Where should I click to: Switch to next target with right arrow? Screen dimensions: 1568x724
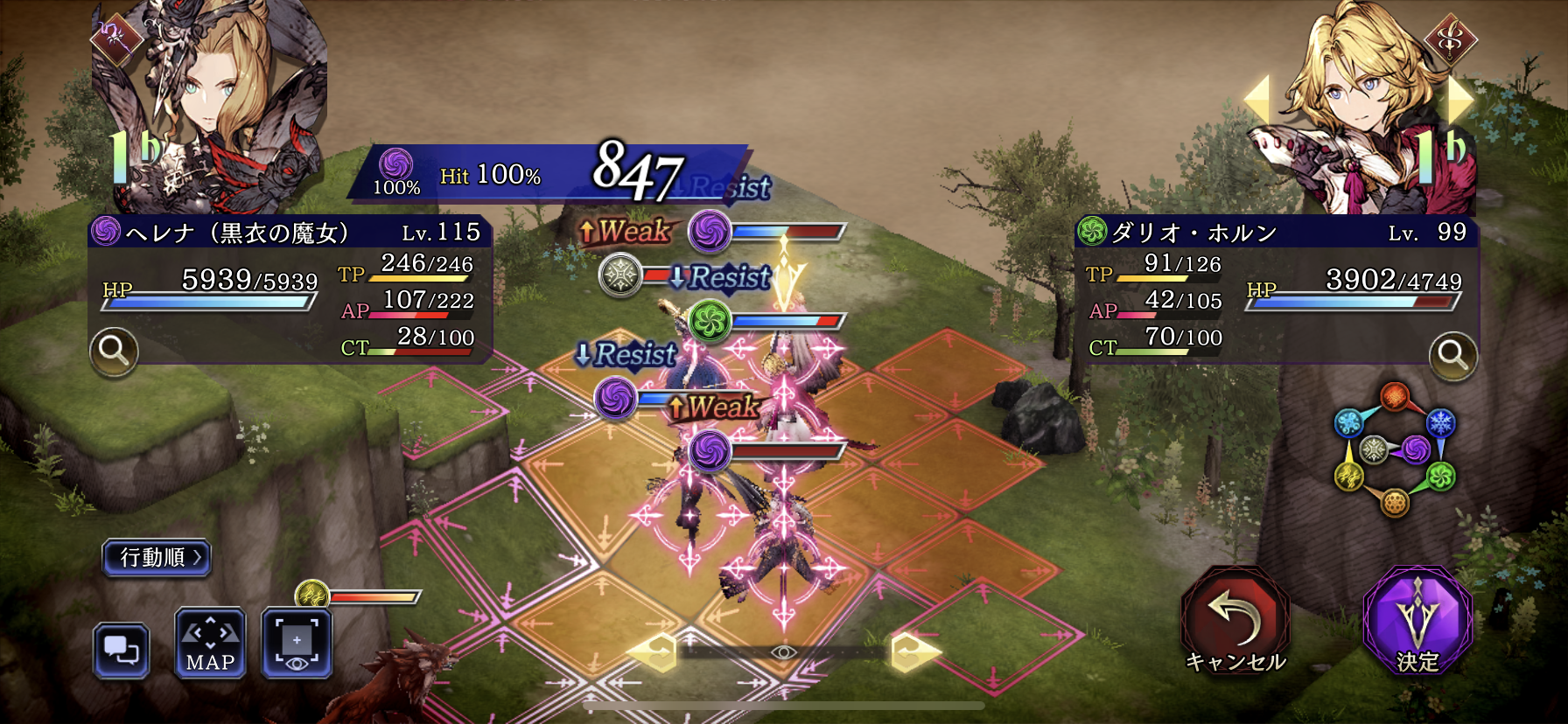(x=1459, y=98)
